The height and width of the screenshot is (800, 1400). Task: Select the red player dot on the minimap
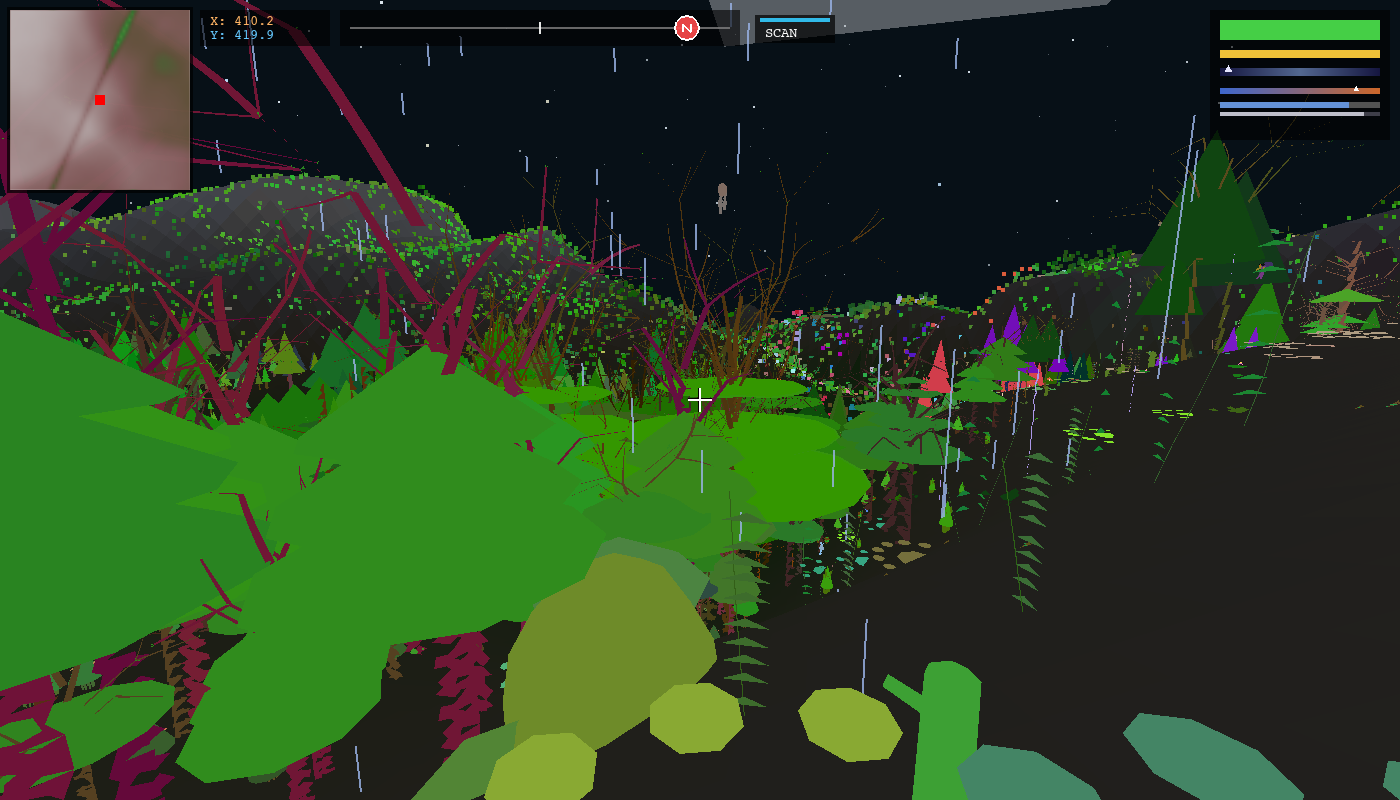(x=99, y=99)
